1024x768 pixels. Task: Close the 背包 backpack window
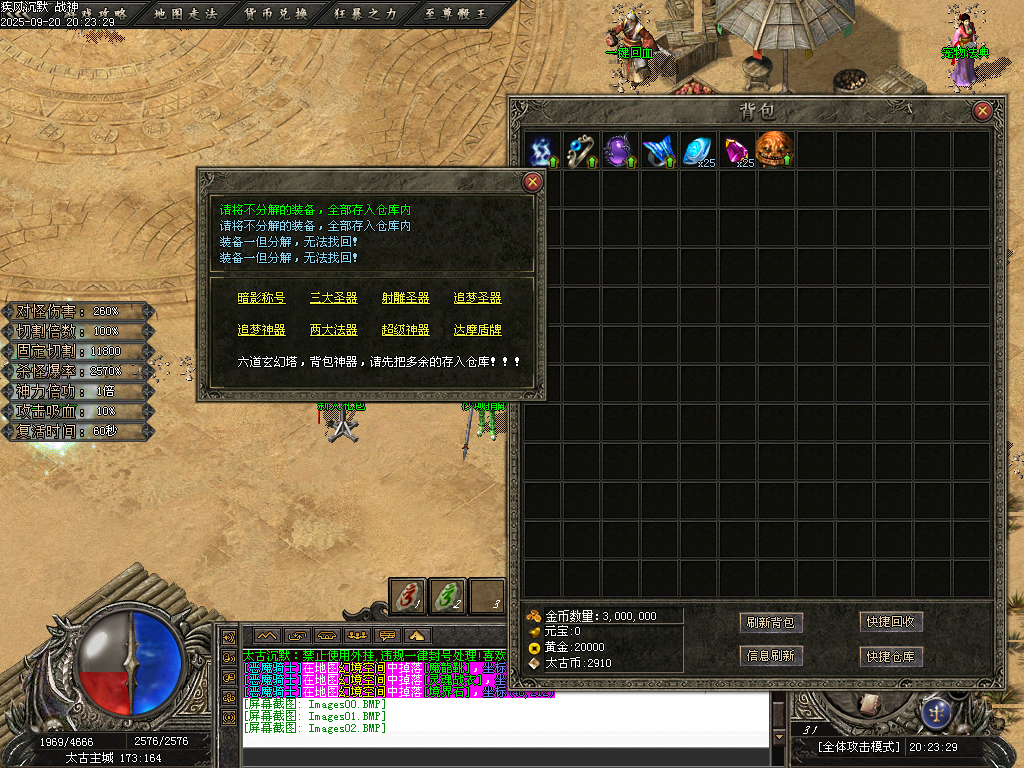point(982,111)
